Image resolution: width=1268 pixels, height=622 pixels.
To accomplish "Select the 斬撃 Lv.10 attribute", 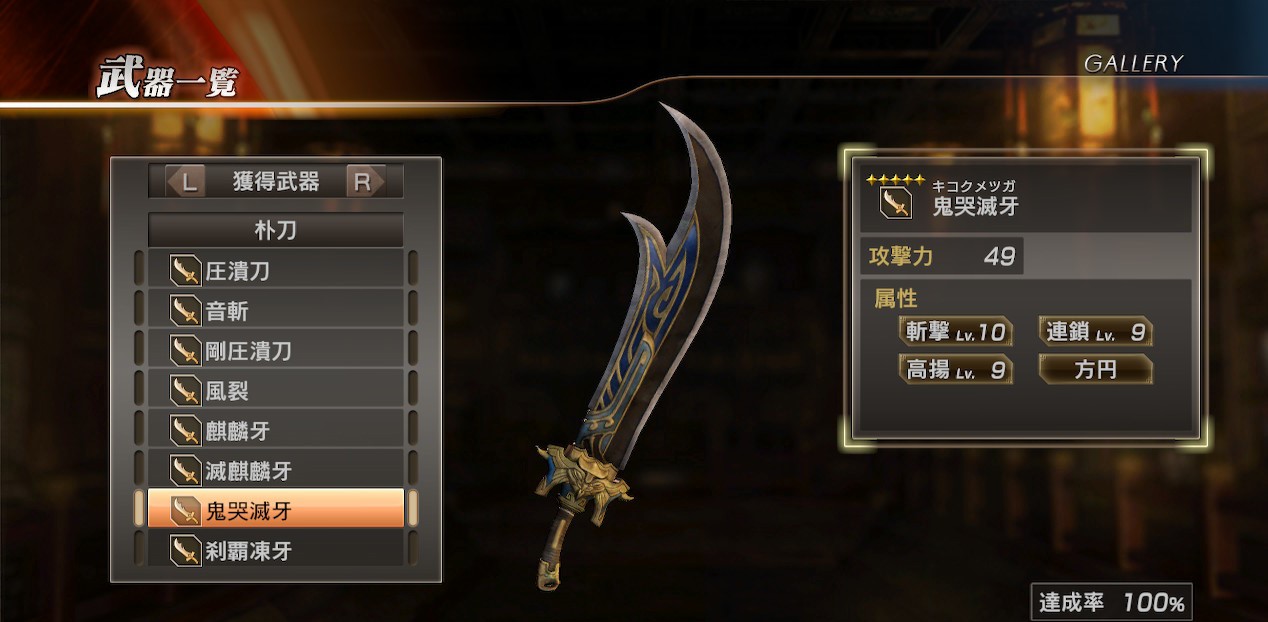I will 955,332.
